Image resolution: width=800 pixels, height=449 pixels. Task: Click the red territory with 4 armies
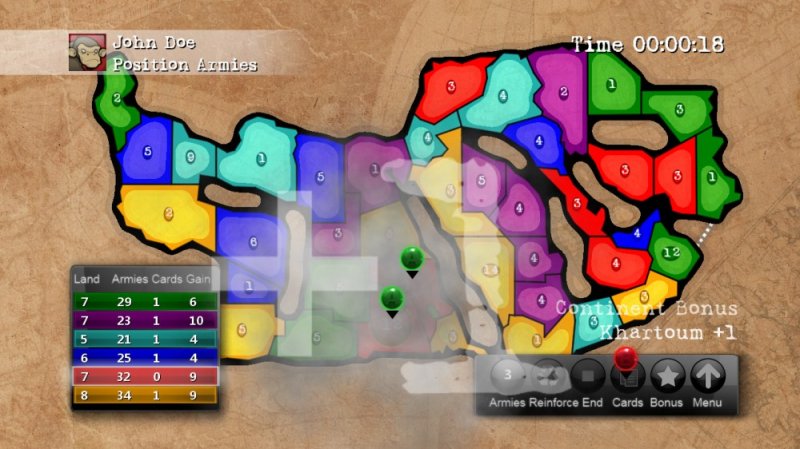[615, 264]
